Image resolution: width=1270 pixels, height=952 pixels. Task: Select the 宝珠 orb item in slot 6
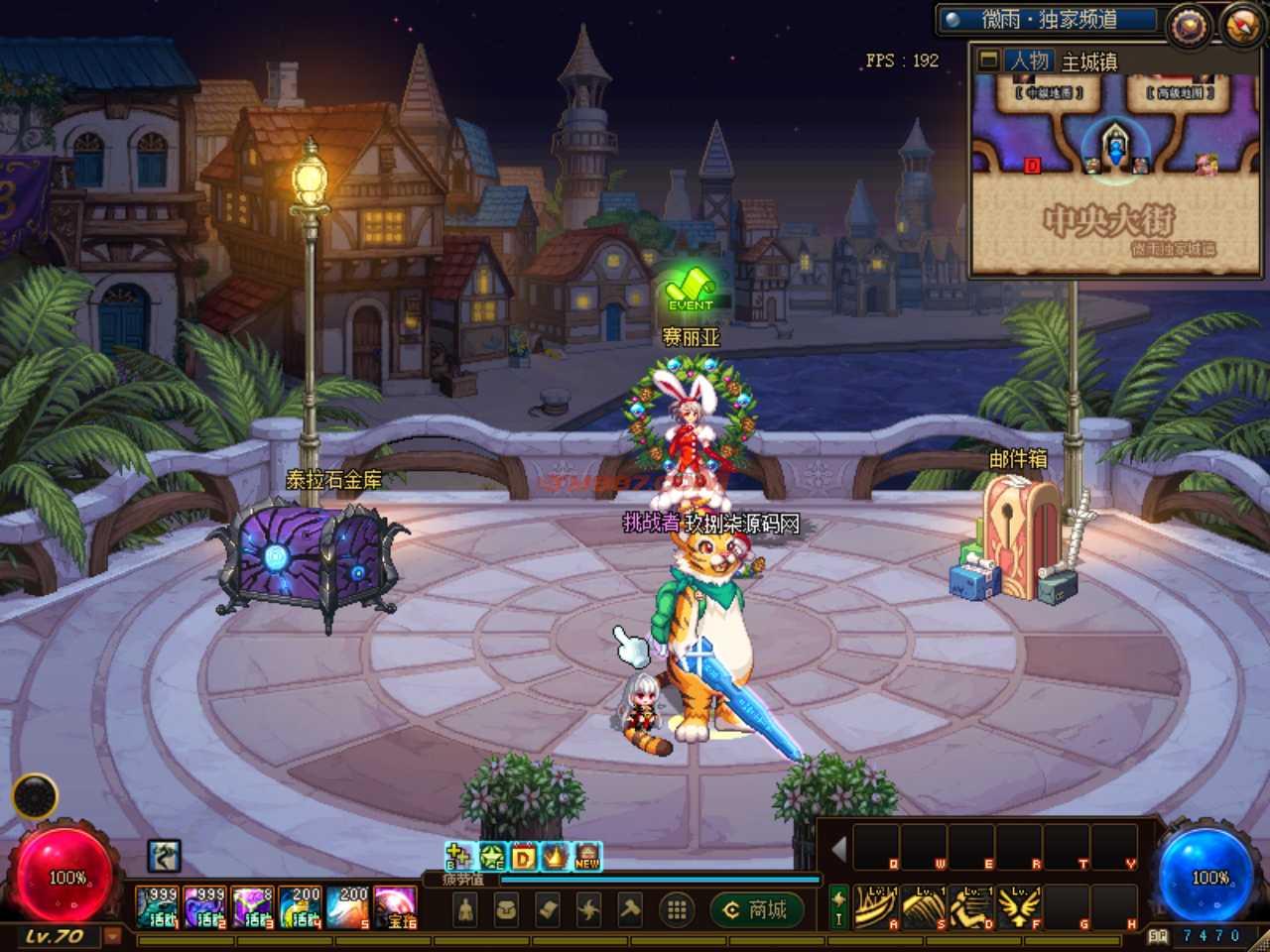[396, 907]
